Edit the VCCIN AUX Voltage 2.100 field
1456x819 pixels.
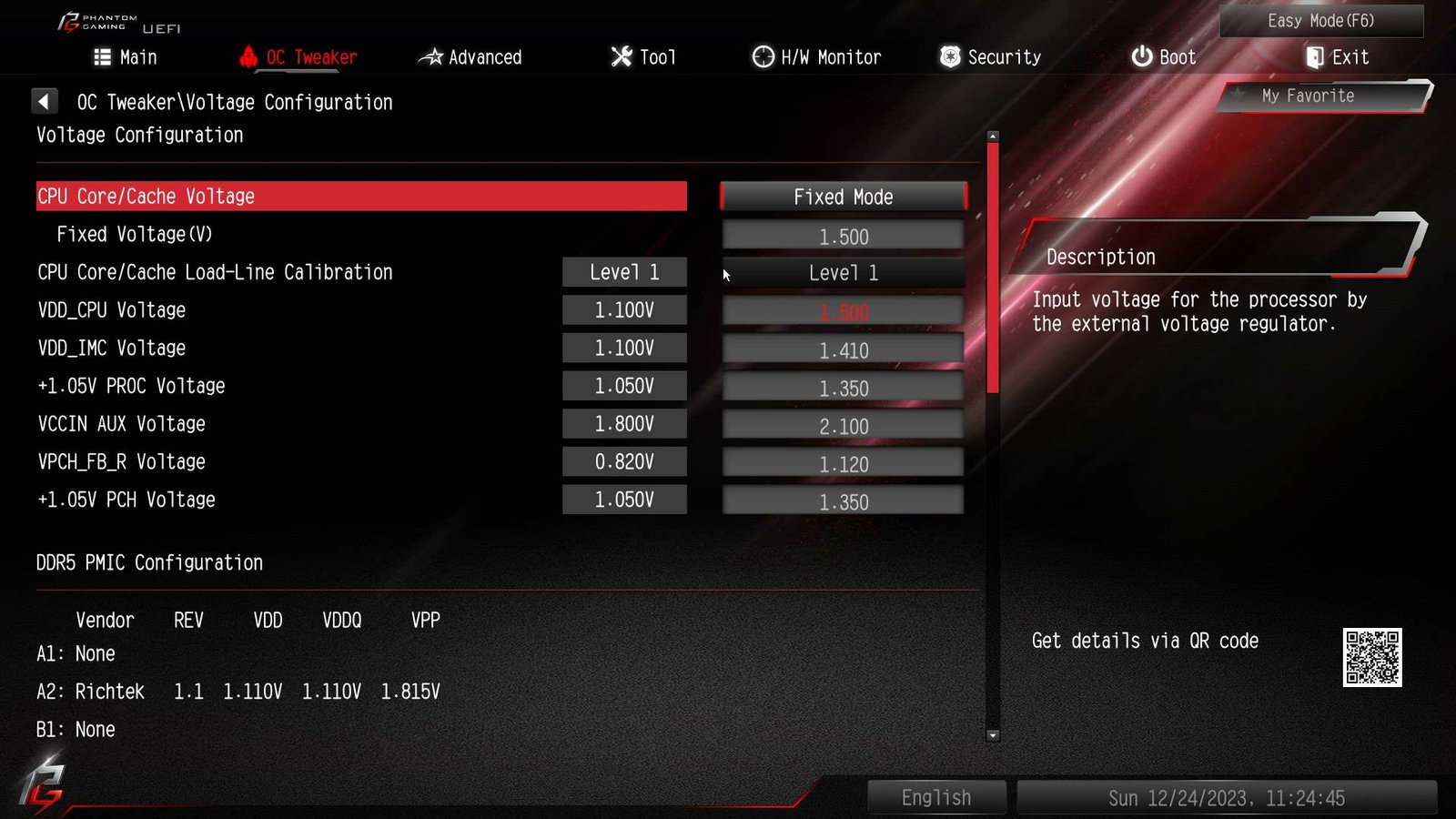tap(843, 426)
